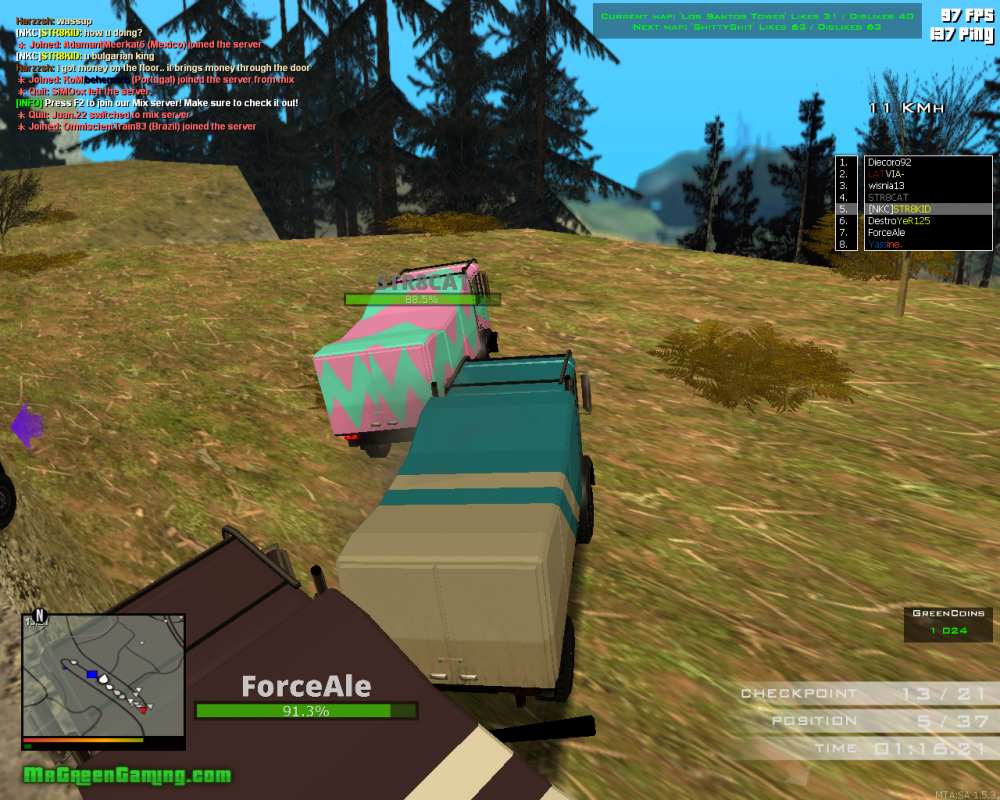Open the GreenCoins panel
Viewport: 1000px width, 800px height.
pyautogui.click(x=949, y=623)
